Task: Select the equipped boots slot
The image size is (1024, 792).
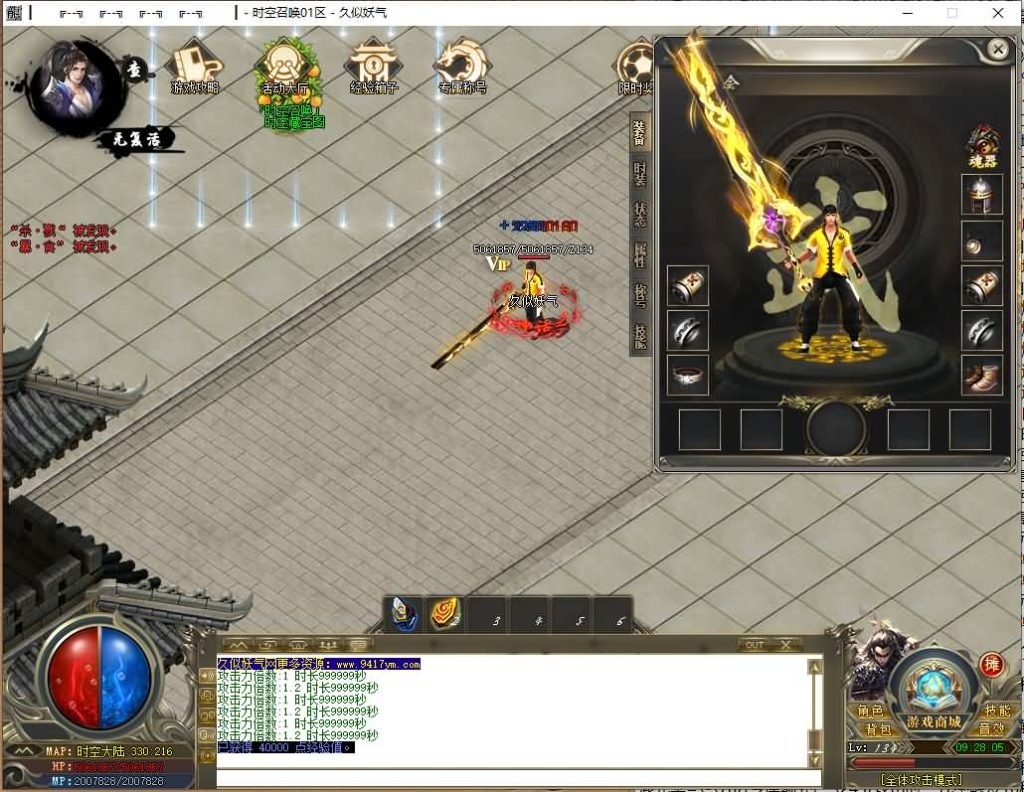Action: tap(982, 376)
